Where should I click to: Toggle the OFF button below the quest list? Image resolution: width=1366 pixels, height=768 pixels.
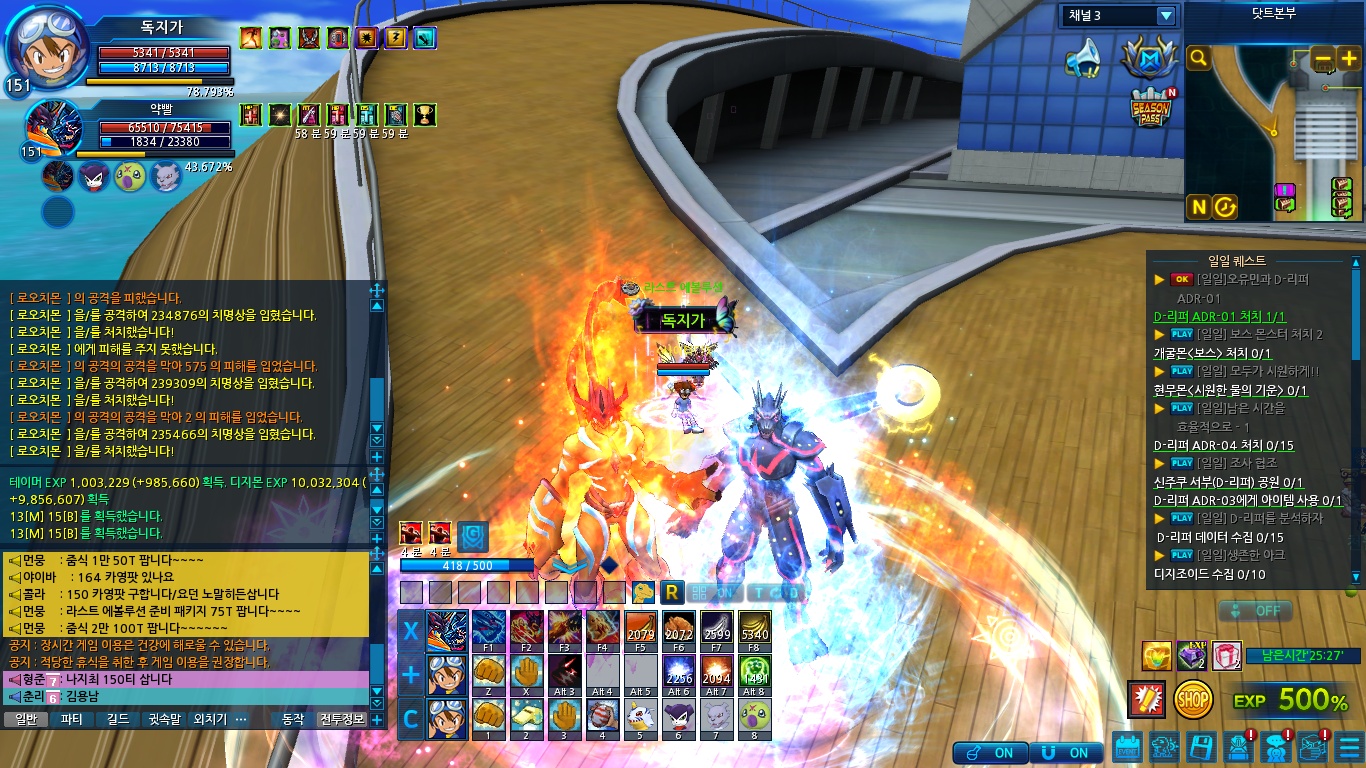pos(1256,610)
